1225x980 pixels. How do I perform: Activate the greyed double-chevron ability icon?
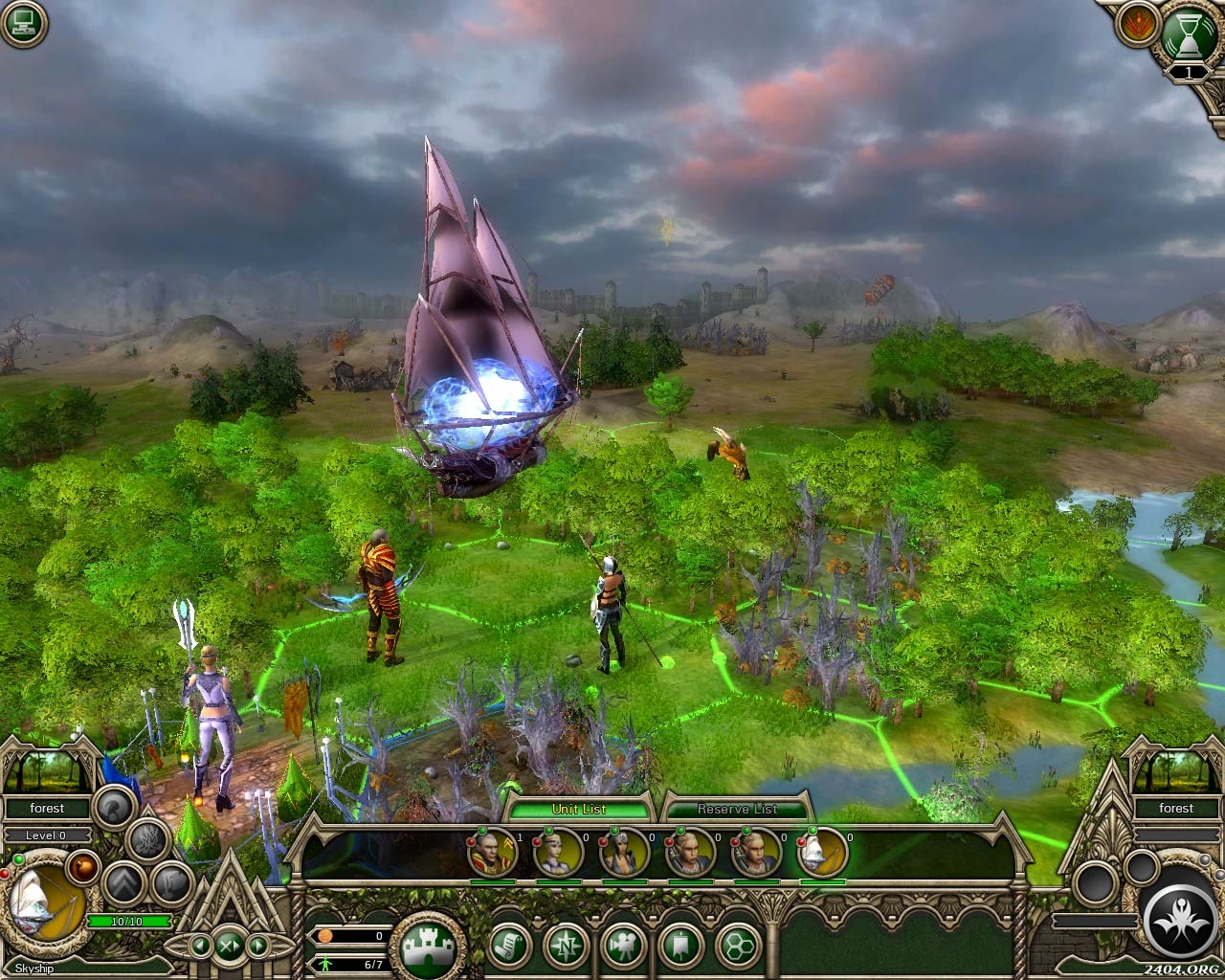coord(123,883)
